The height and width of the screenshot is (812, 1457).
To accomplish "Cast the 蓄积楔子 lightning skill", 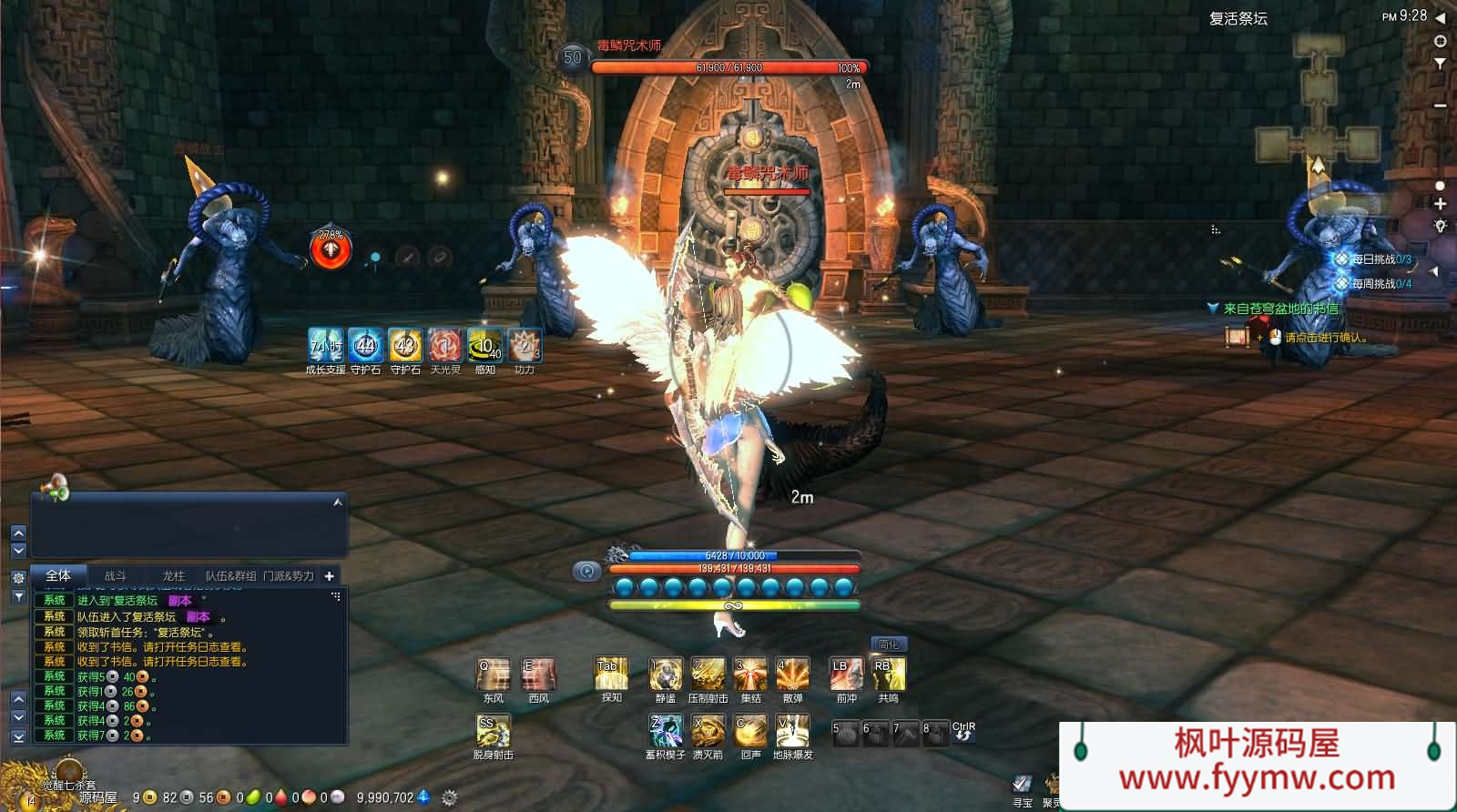I will pyautogui.click(x=665, y=731).
